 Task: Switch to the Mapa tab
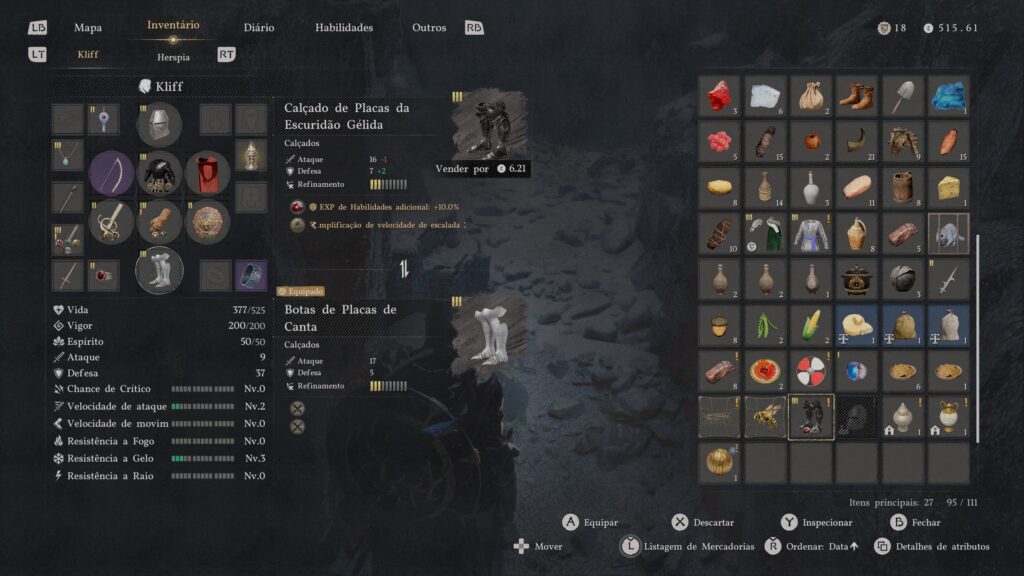(x=88, y=28)
